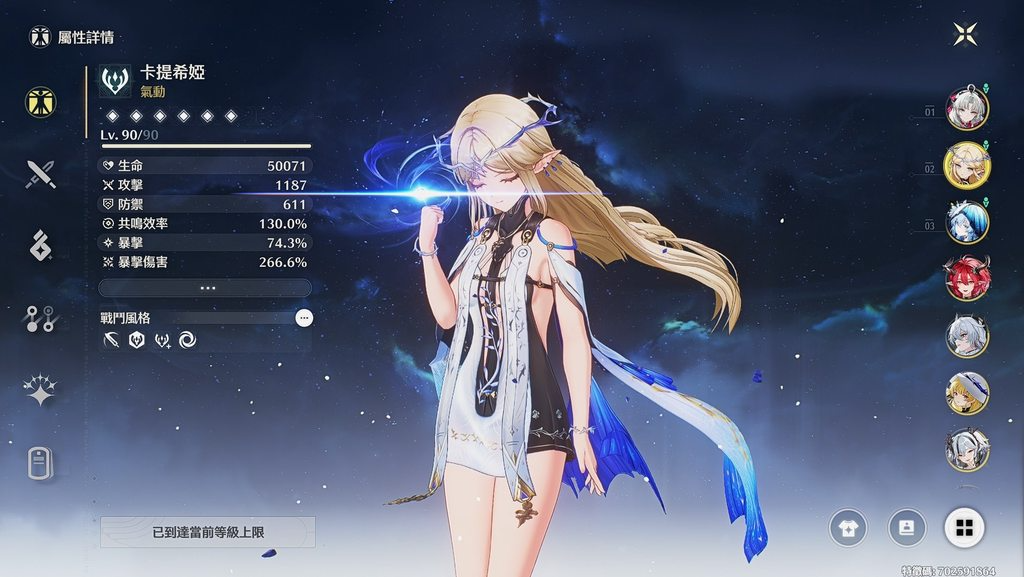Select the attributes tab with the human-figure icon
1024x577 pixels.
pos(41,102)
